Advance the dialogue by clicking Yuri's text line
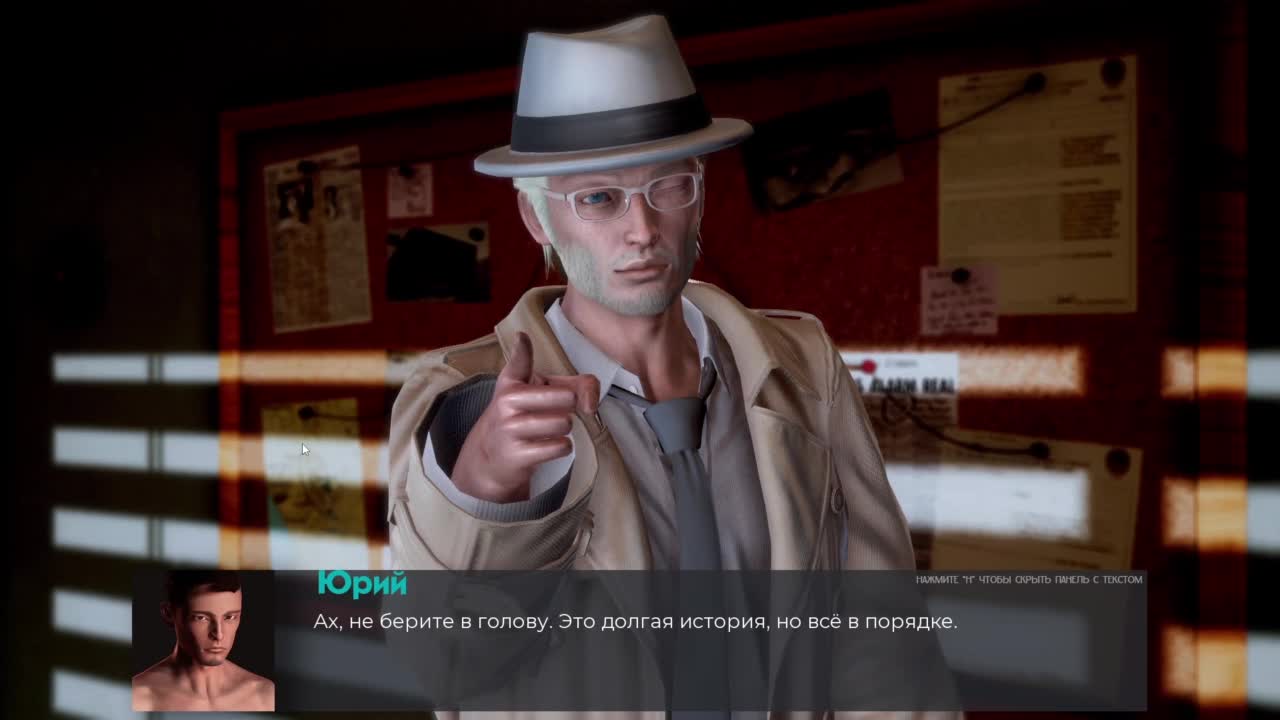The image size is (1280, 720). pos(635,622)
